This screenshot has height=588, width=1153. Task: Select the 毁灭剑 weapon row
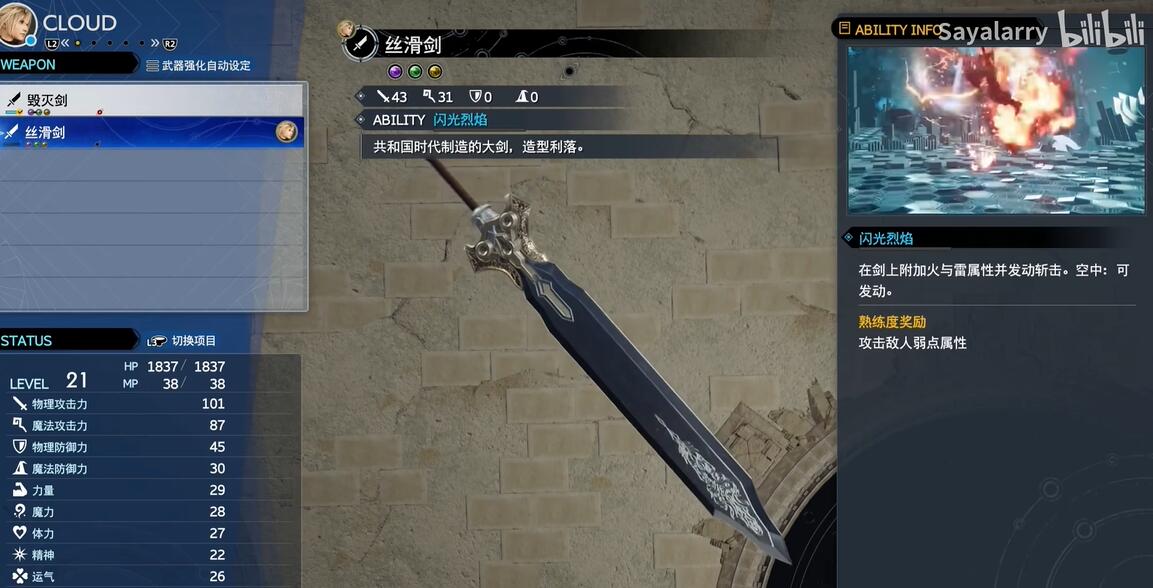tap(150, 100)
